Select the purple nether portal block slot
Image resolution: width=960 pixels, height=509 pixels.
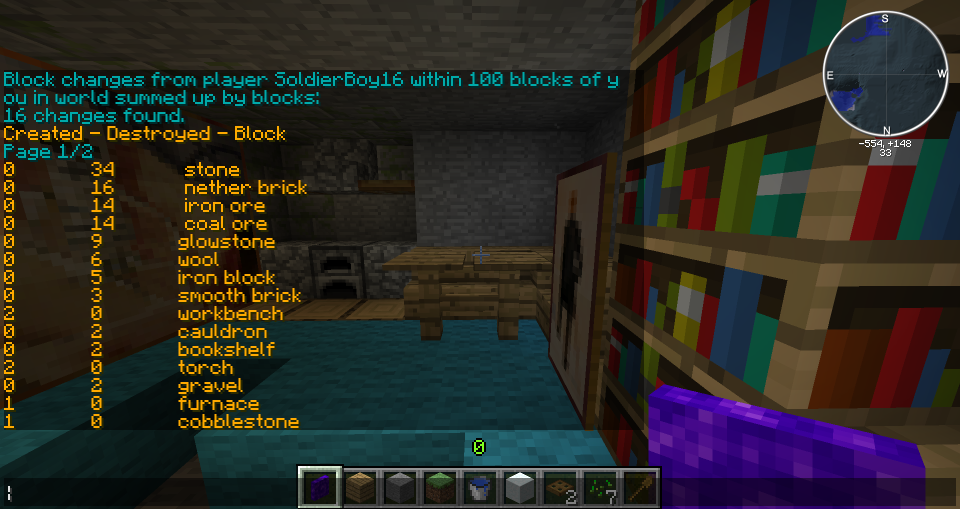(321, 488)
